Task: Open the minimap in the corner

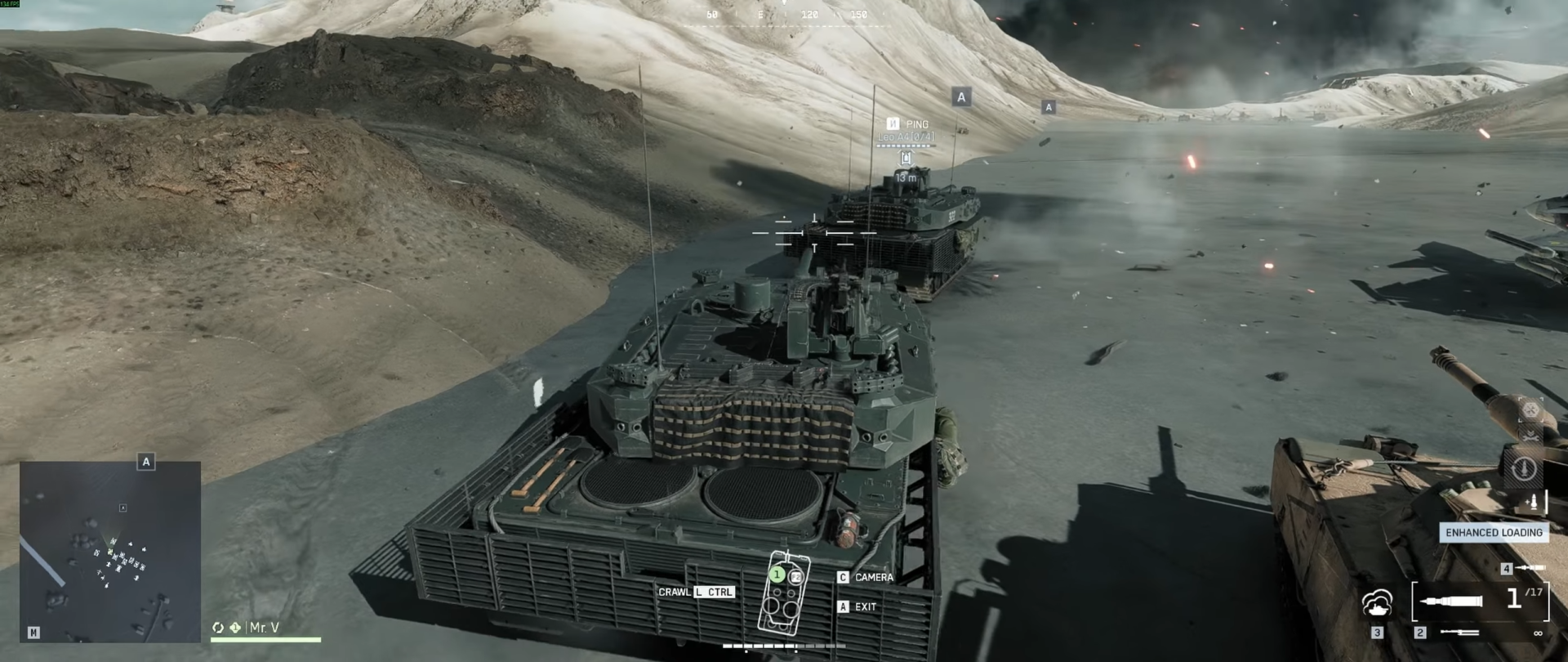Action: click(x=110, y=551)
